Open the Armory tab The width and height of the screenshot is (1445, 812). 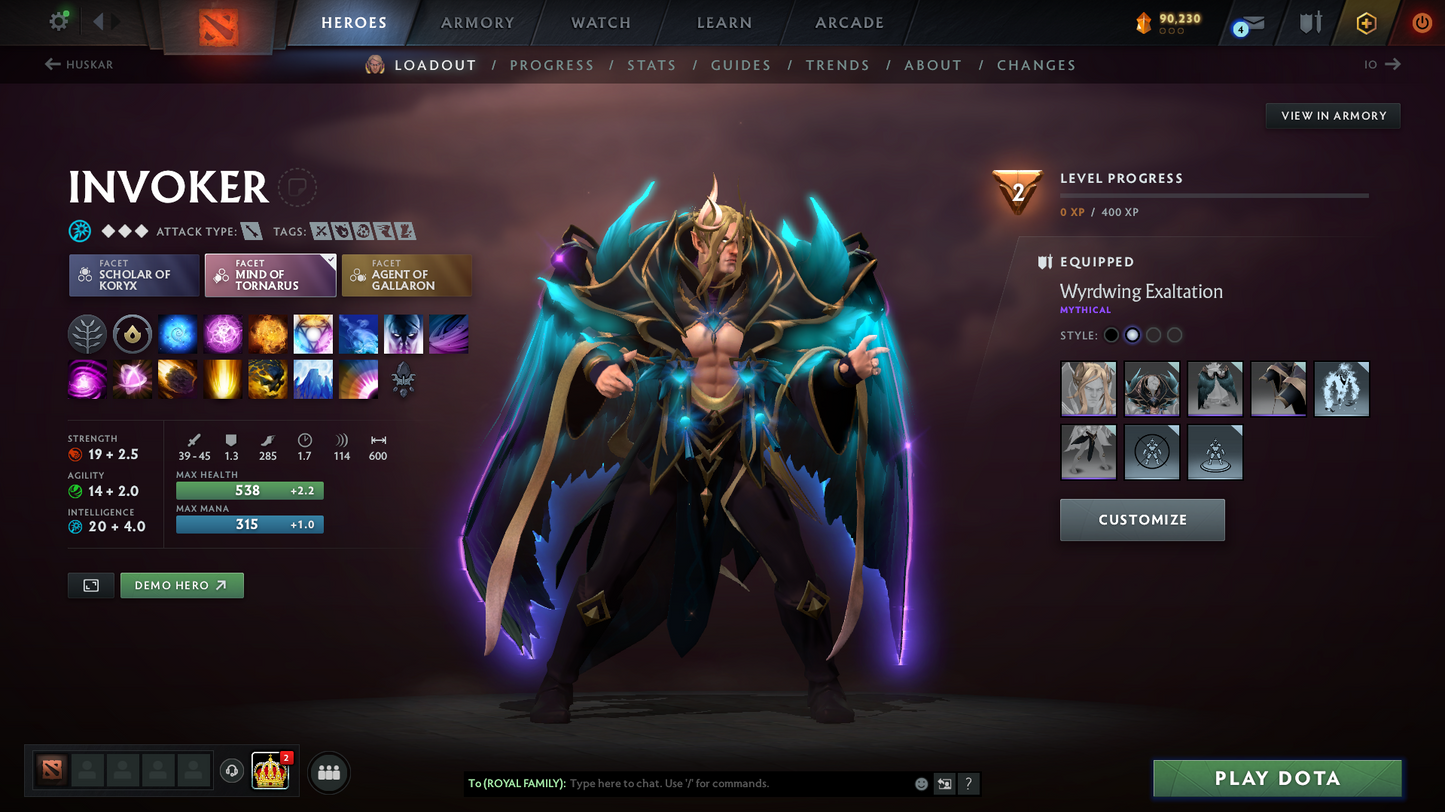coord(477,23)
